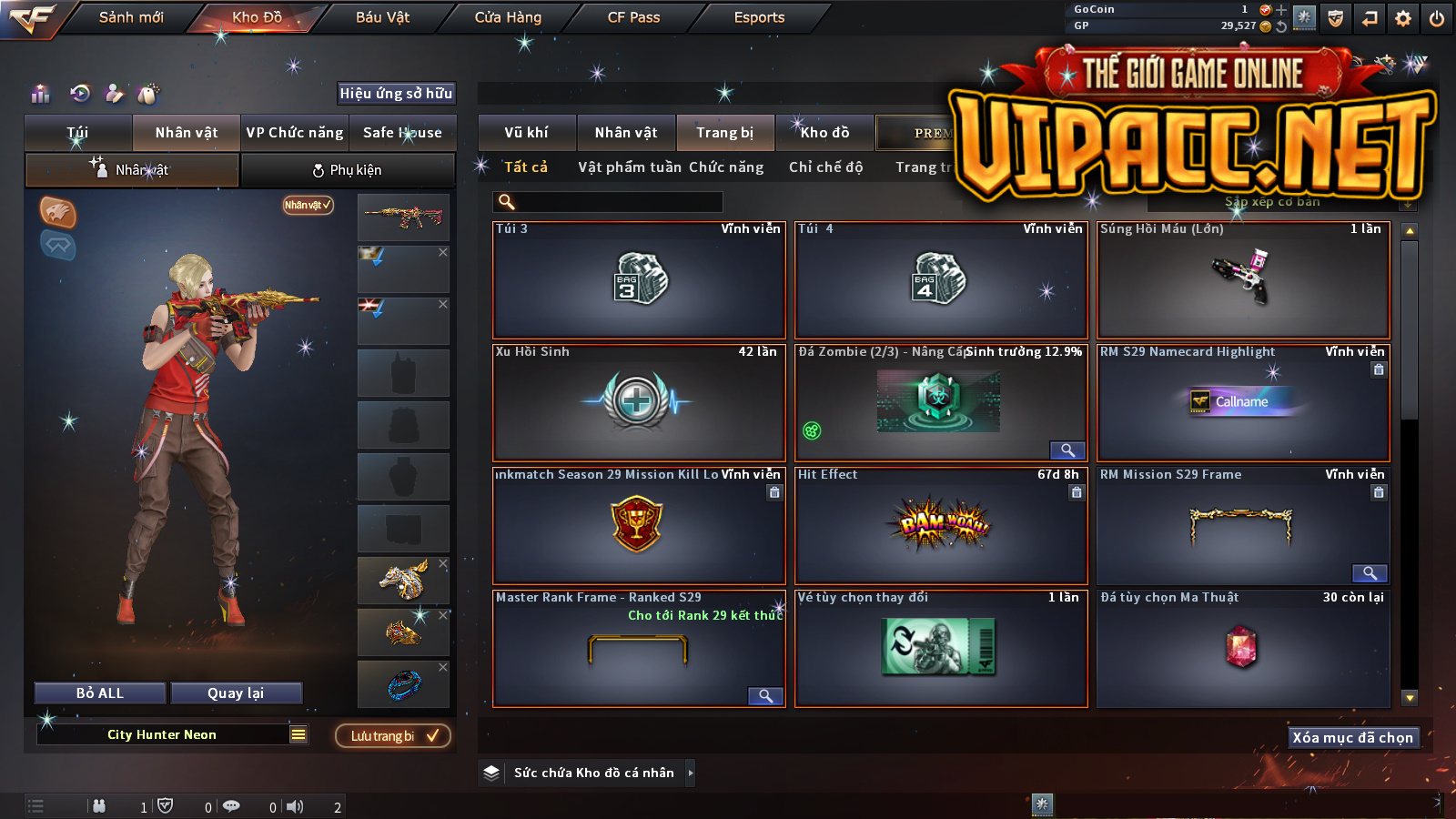Select the Xu Hồi Sinh item
The height and width of the screenshot is (819, 1456).
point(638,402)
